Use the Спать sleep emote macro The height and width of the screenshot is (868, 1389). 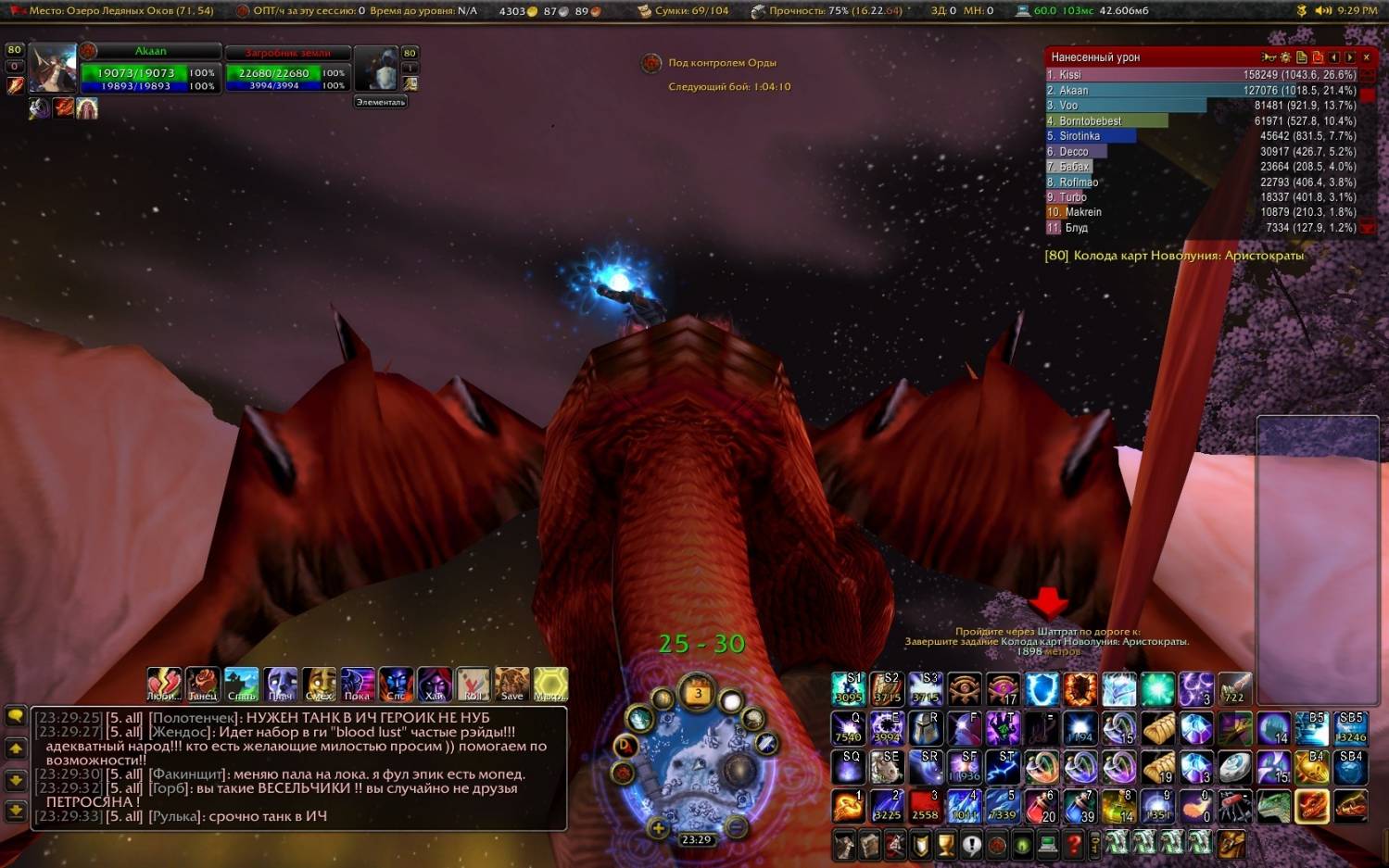coord(241,684)
